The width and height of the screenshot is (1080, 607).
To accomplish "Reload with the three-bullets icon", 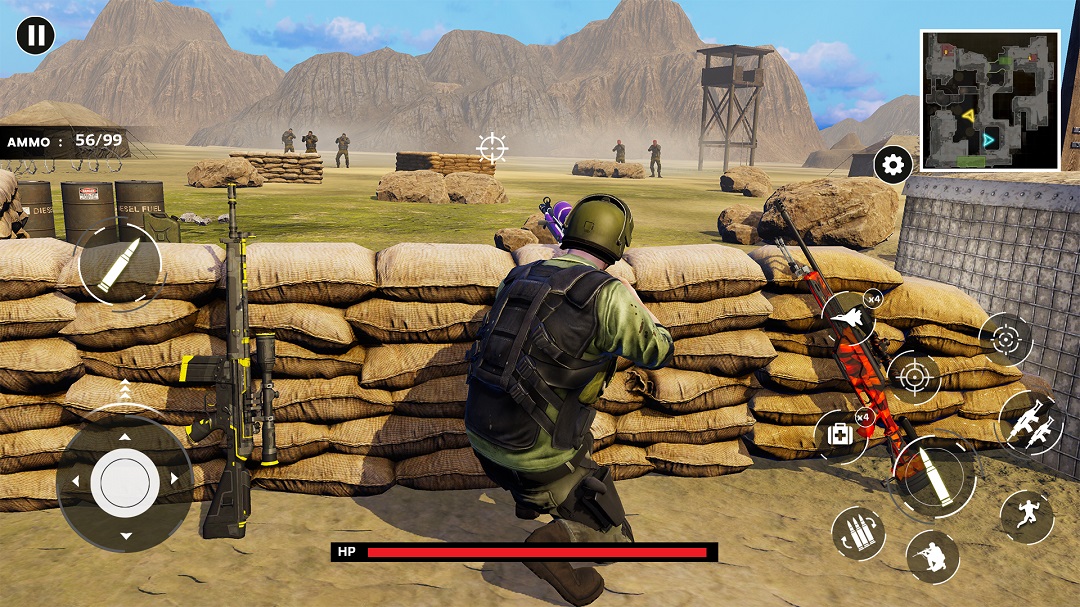I will [x=858, y=533].
